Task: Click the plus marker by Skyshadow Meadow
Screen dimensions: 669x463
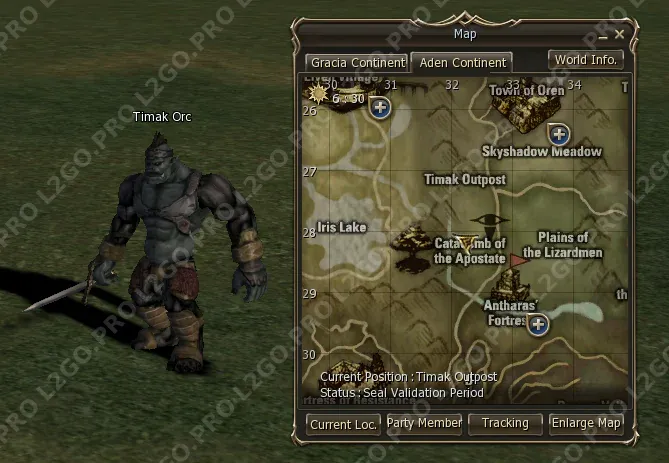Action: 559,133
